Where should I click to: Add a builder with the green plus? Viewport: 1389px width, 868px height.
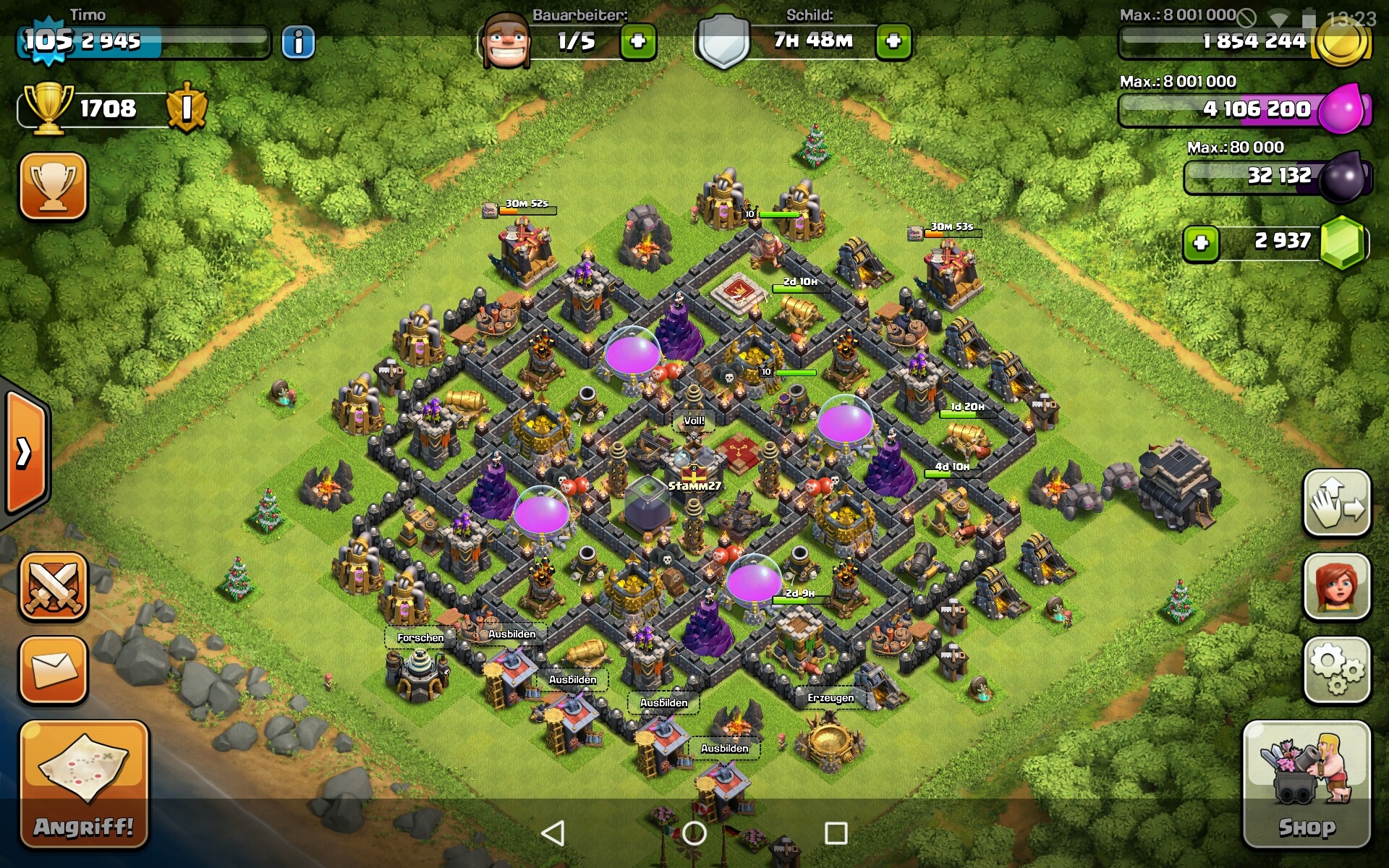pos(638,42)
